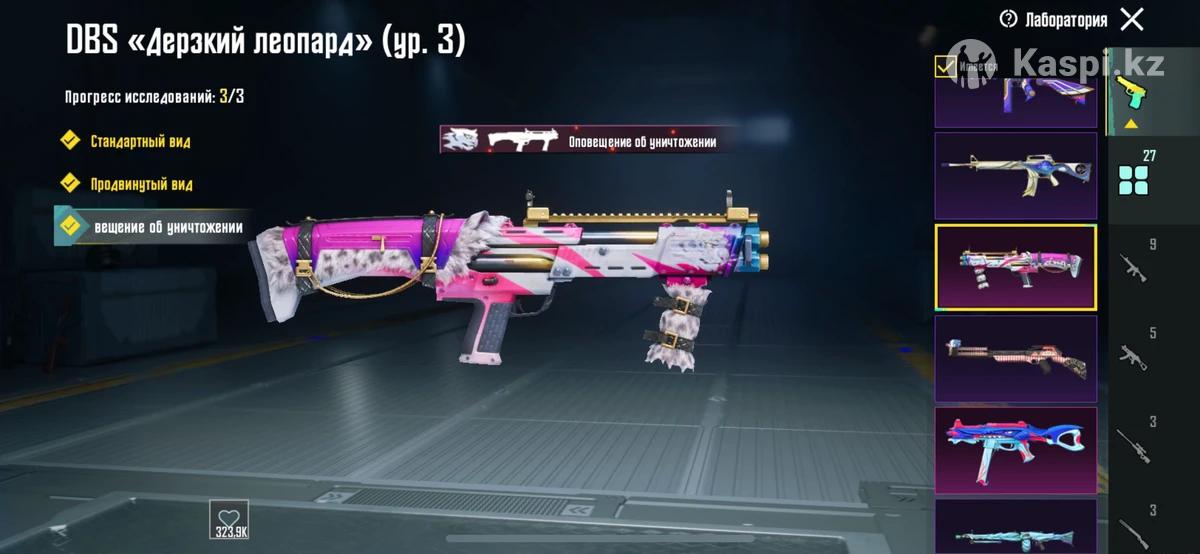Image resolution: width=1200 pixels, height=554 pixels.
Task: Select the Стандартный вид upgrade level
Action: pos(140,141)
